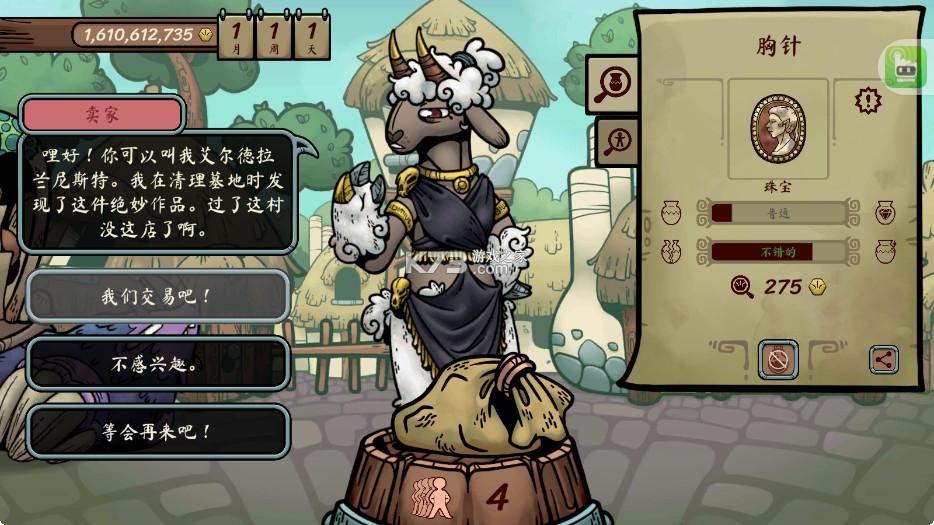Click the share button on the item panel
Screen dimensions: 934x525
coord(883,359)
